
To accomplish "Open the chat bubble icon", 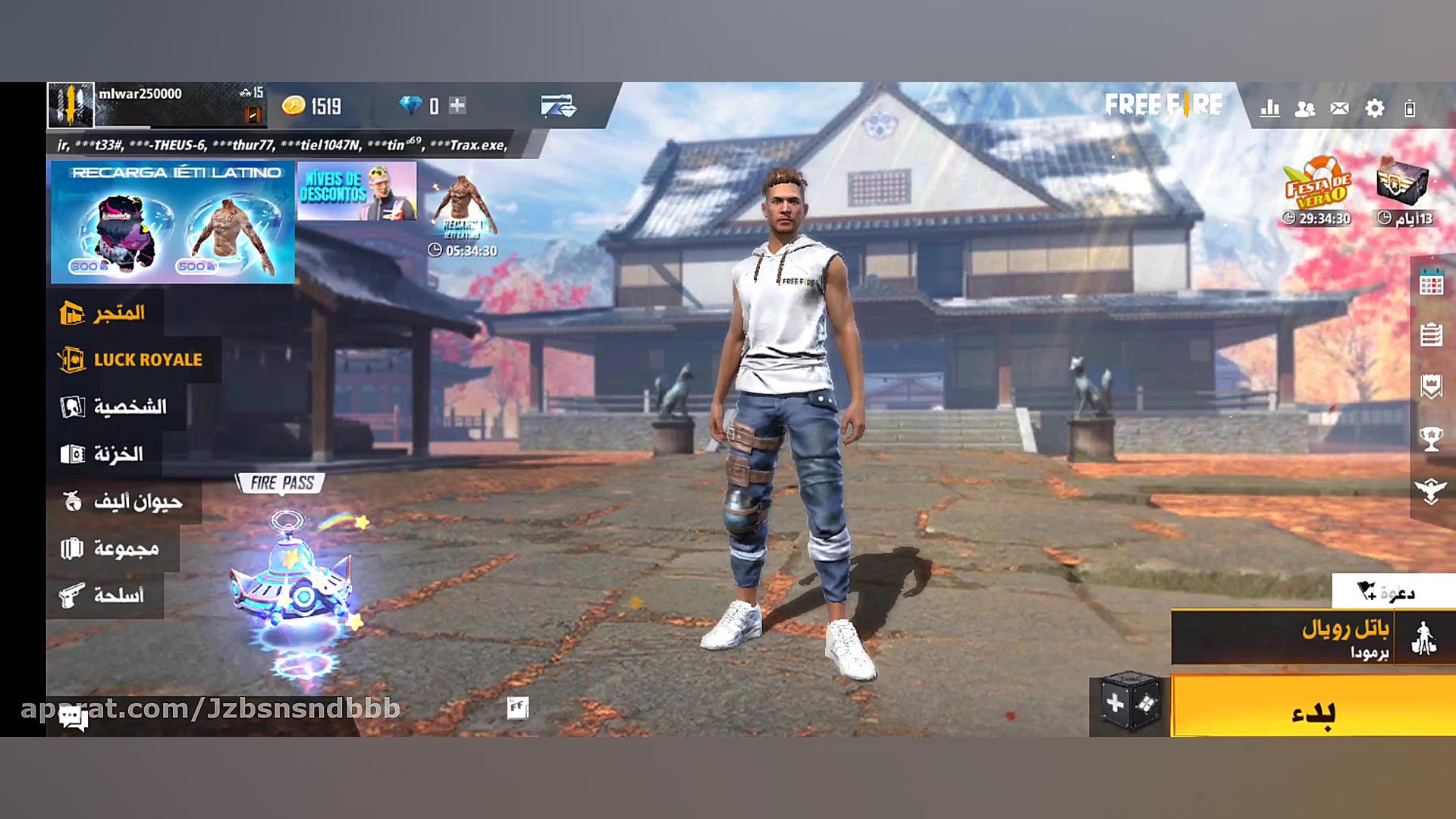I will pyautogui.click(x=74, y=718).
